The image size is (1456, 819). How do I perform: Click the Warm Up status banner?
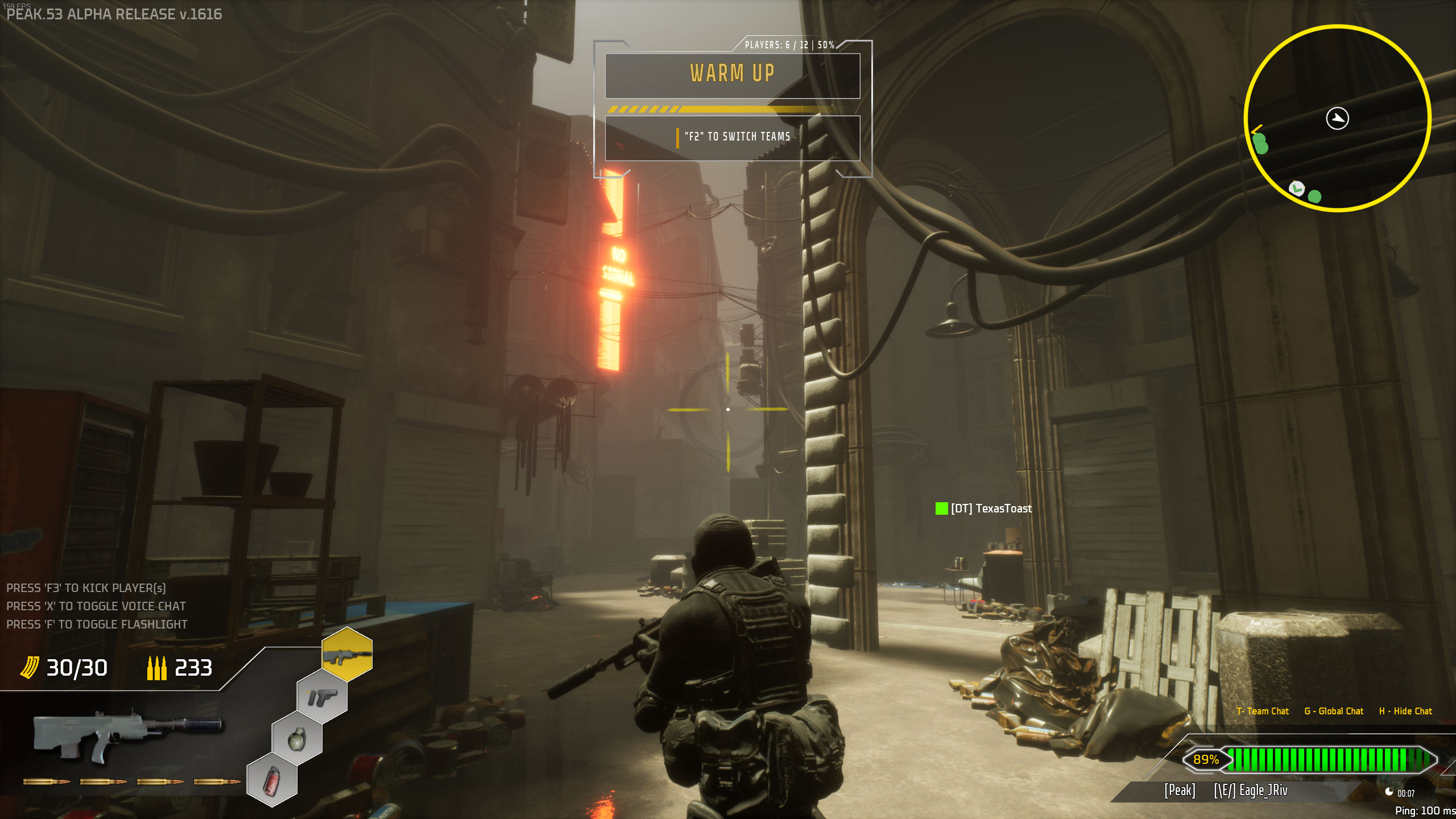click(732, 74)
